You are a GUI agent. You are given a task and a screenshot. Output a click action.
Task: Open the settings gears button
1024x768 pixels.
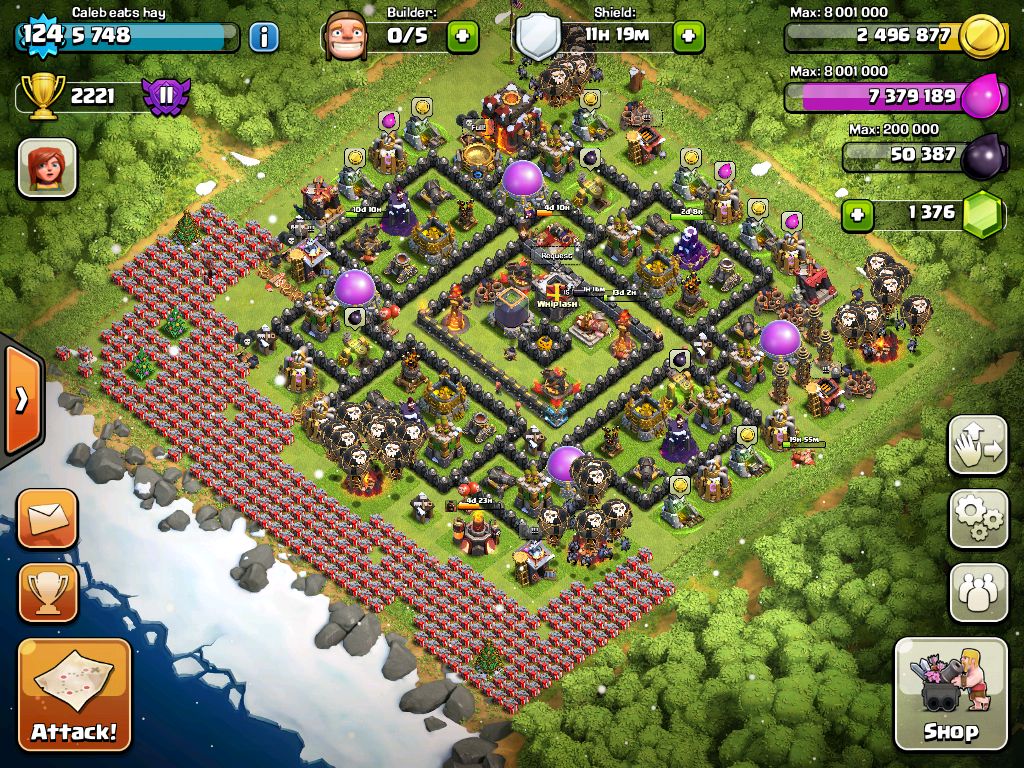tap(978, 519)
